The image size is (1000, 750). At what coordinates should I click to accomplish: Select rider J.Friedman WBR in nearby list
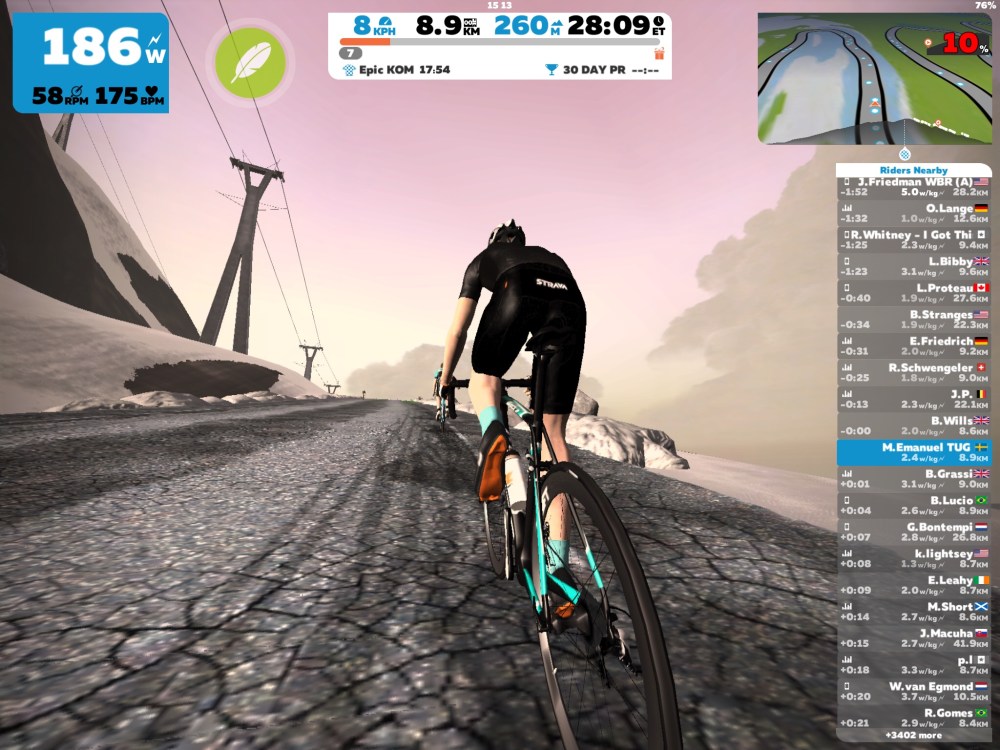tap(913, 187)
